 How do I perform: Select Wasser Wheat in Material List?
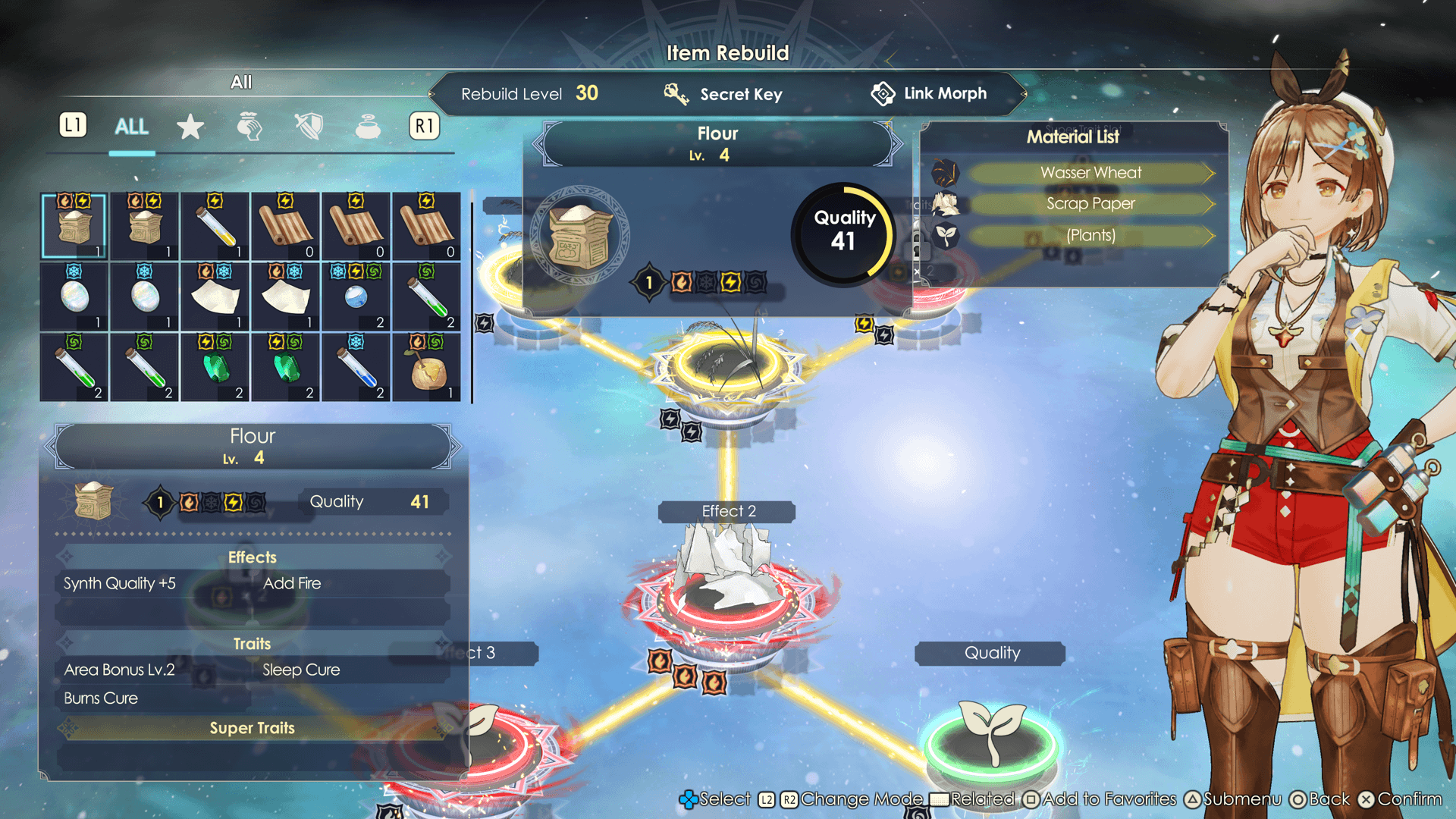click(x=1090, y=173)
